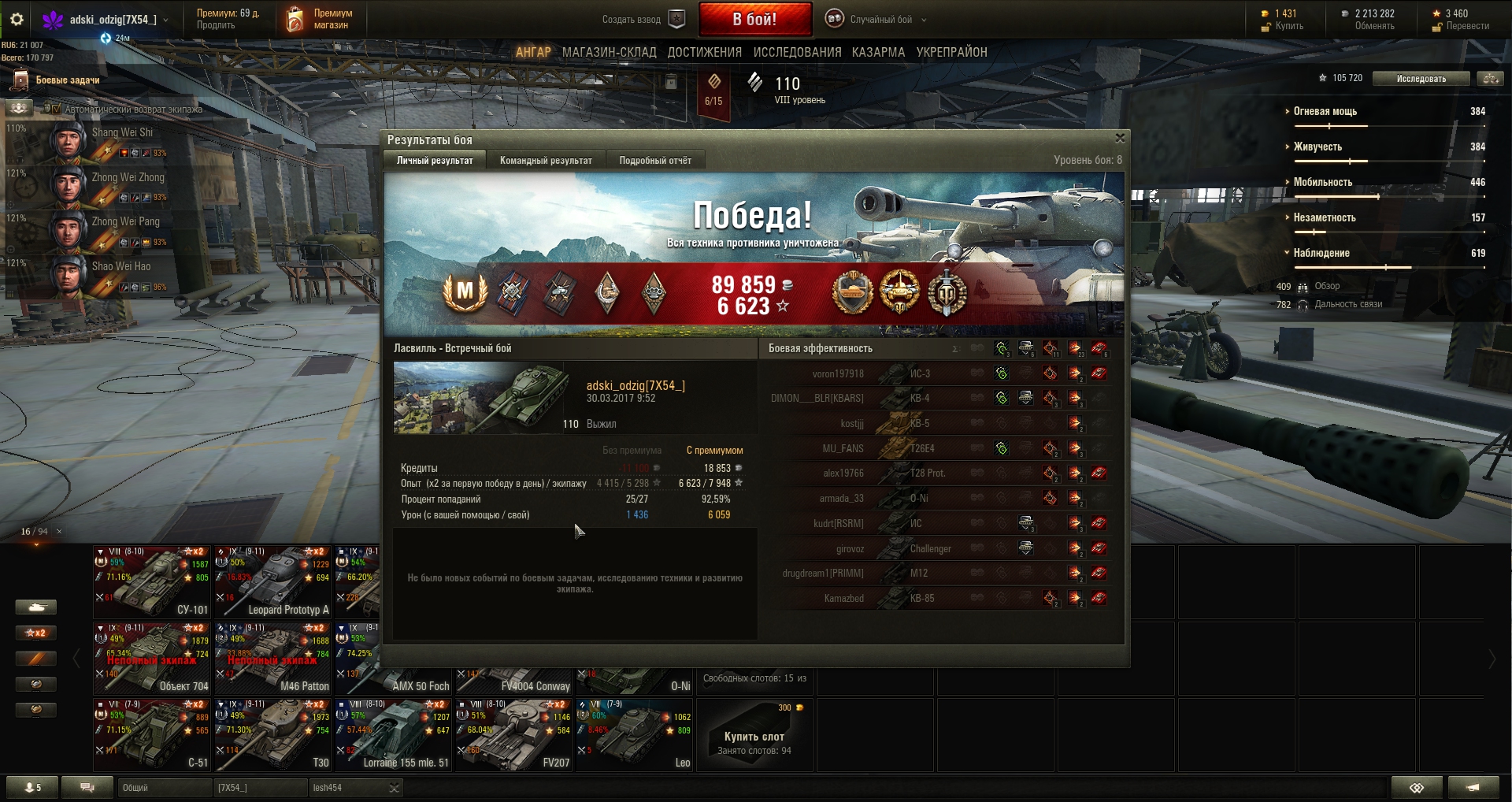Choose the T30 tank from the carousel
Screen dimensions: 1512x802
pos(272,734)
